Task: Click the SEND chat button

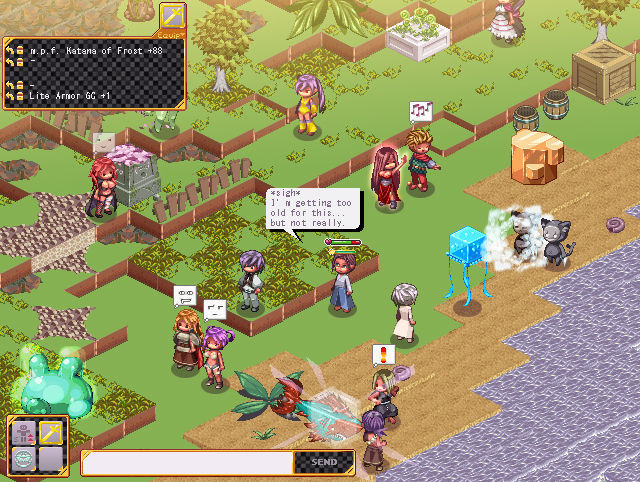Action: click(x=324, y=463)
